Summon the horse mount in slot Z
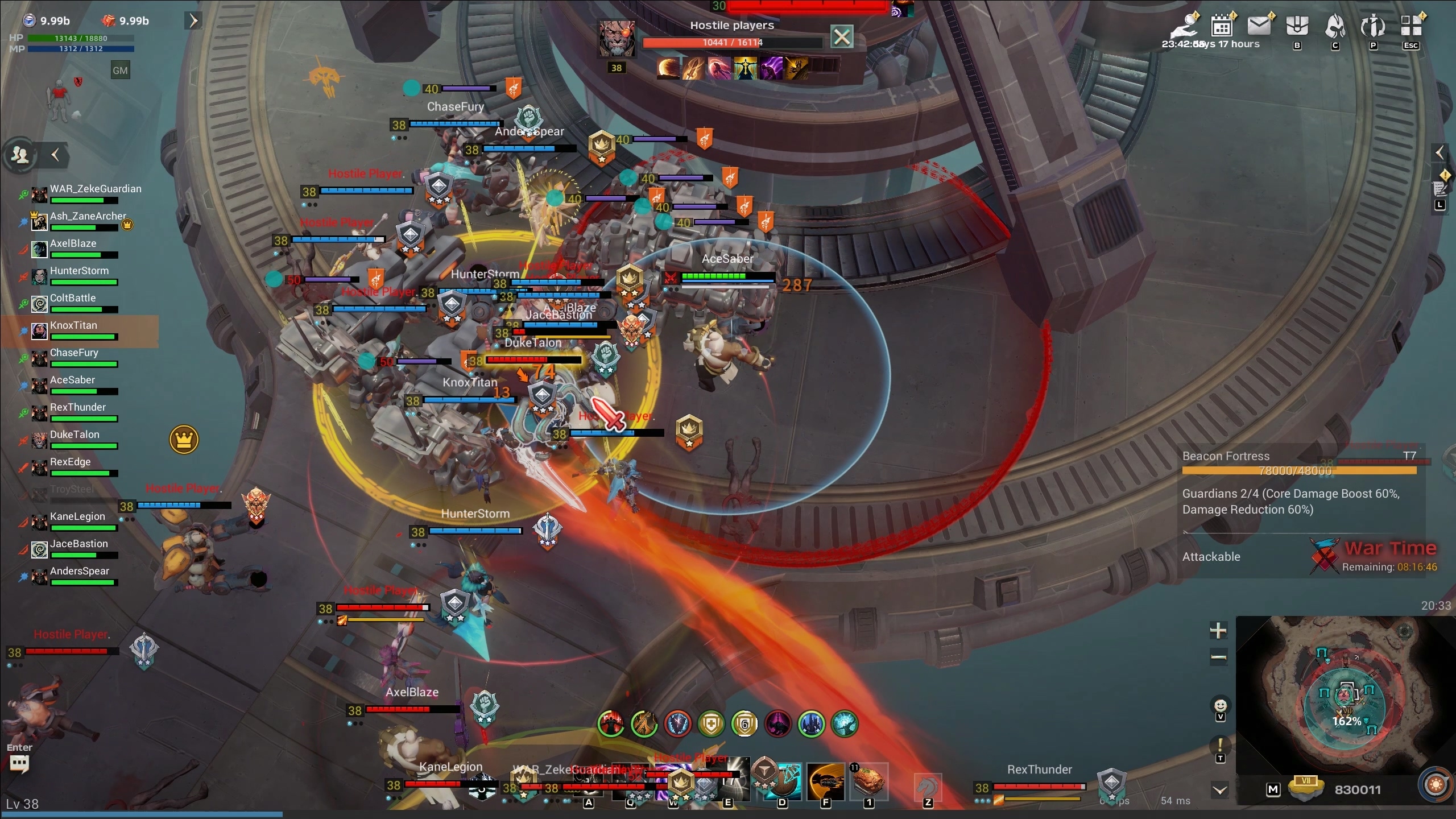This screenshot has height=819, width=1456. coord(929,787)
